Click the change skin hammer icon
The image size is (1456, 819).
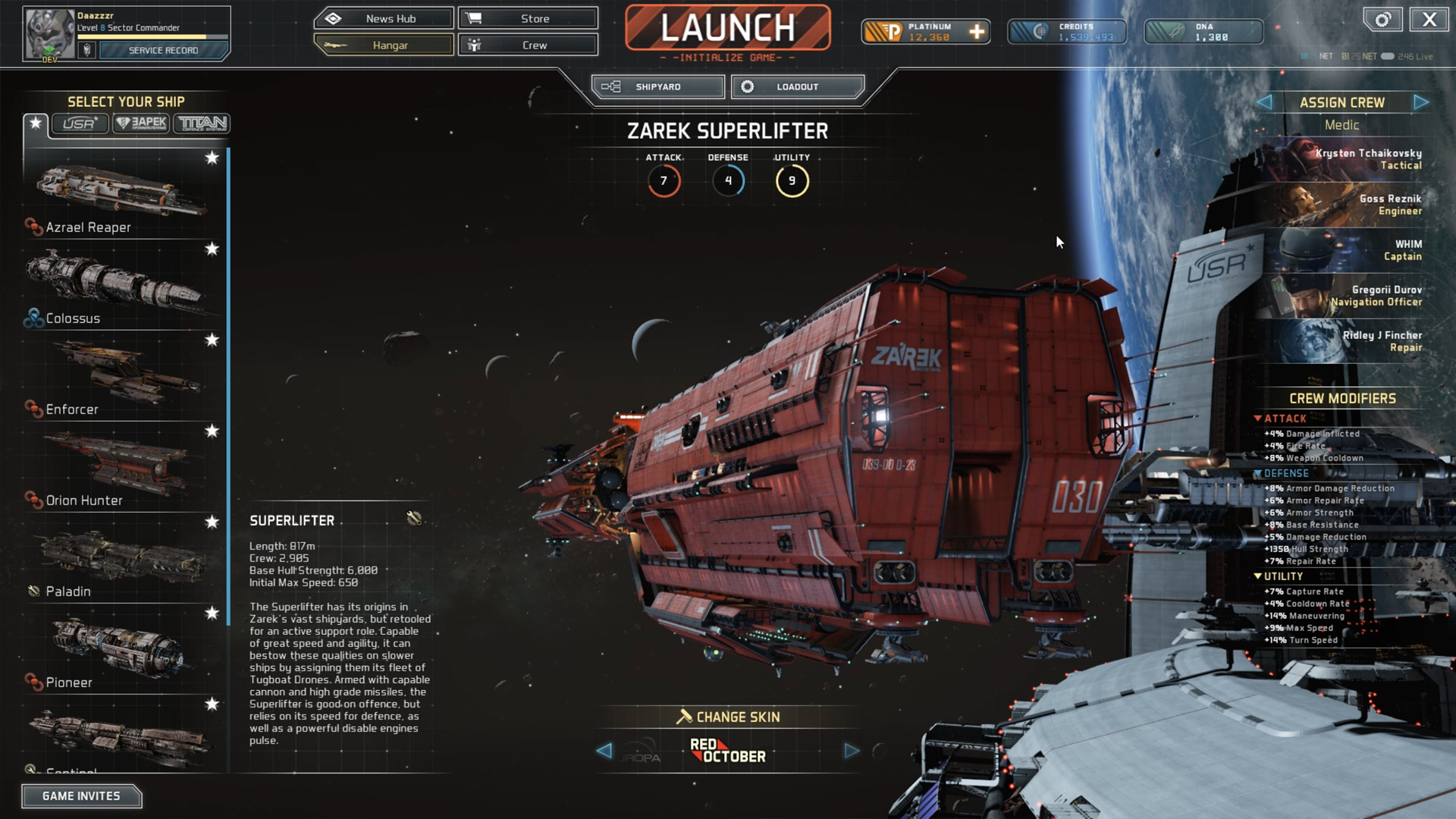point(685,716)
